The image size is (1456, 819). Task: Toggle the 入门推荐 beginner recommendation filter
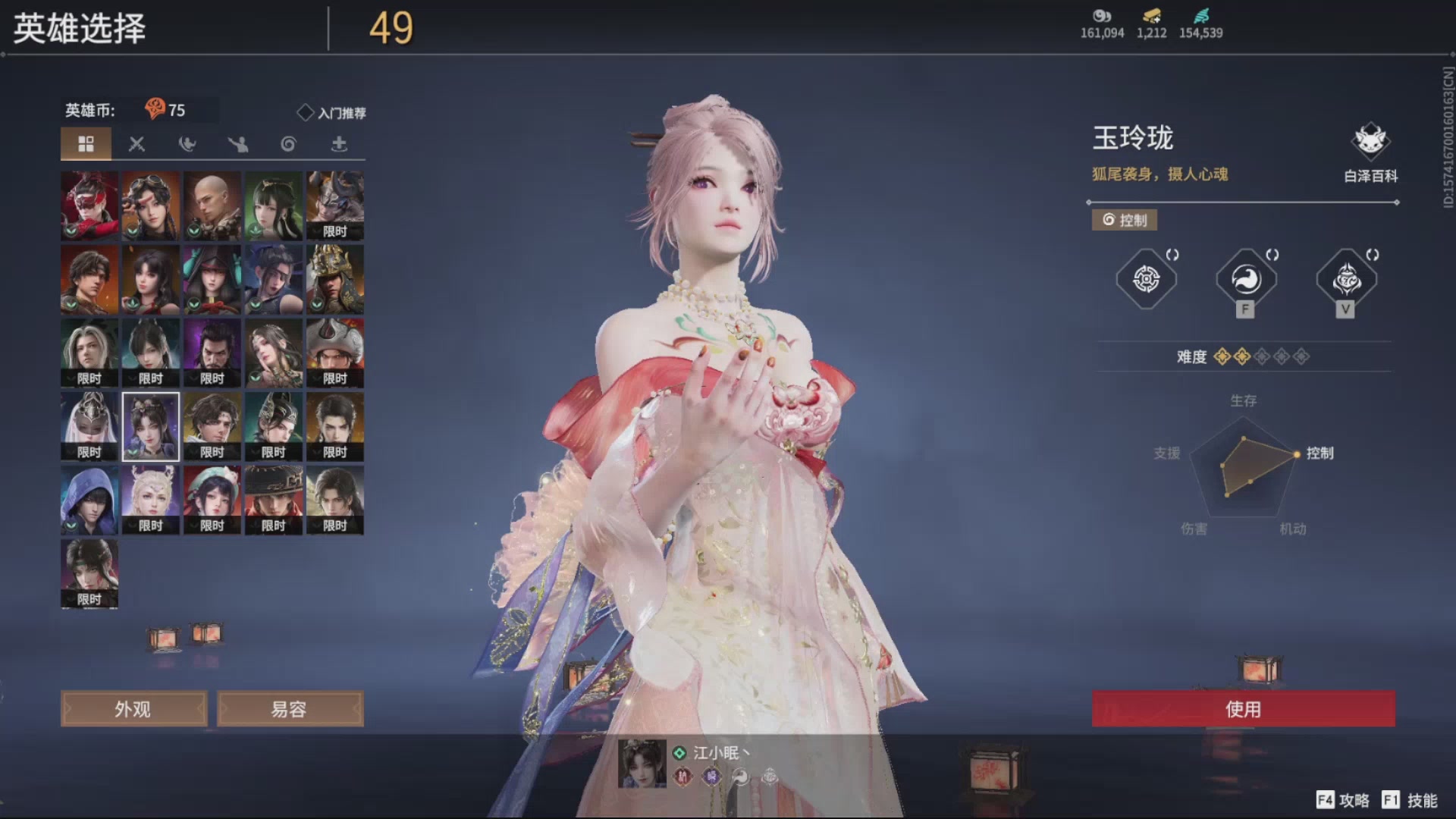pos(331,112)
